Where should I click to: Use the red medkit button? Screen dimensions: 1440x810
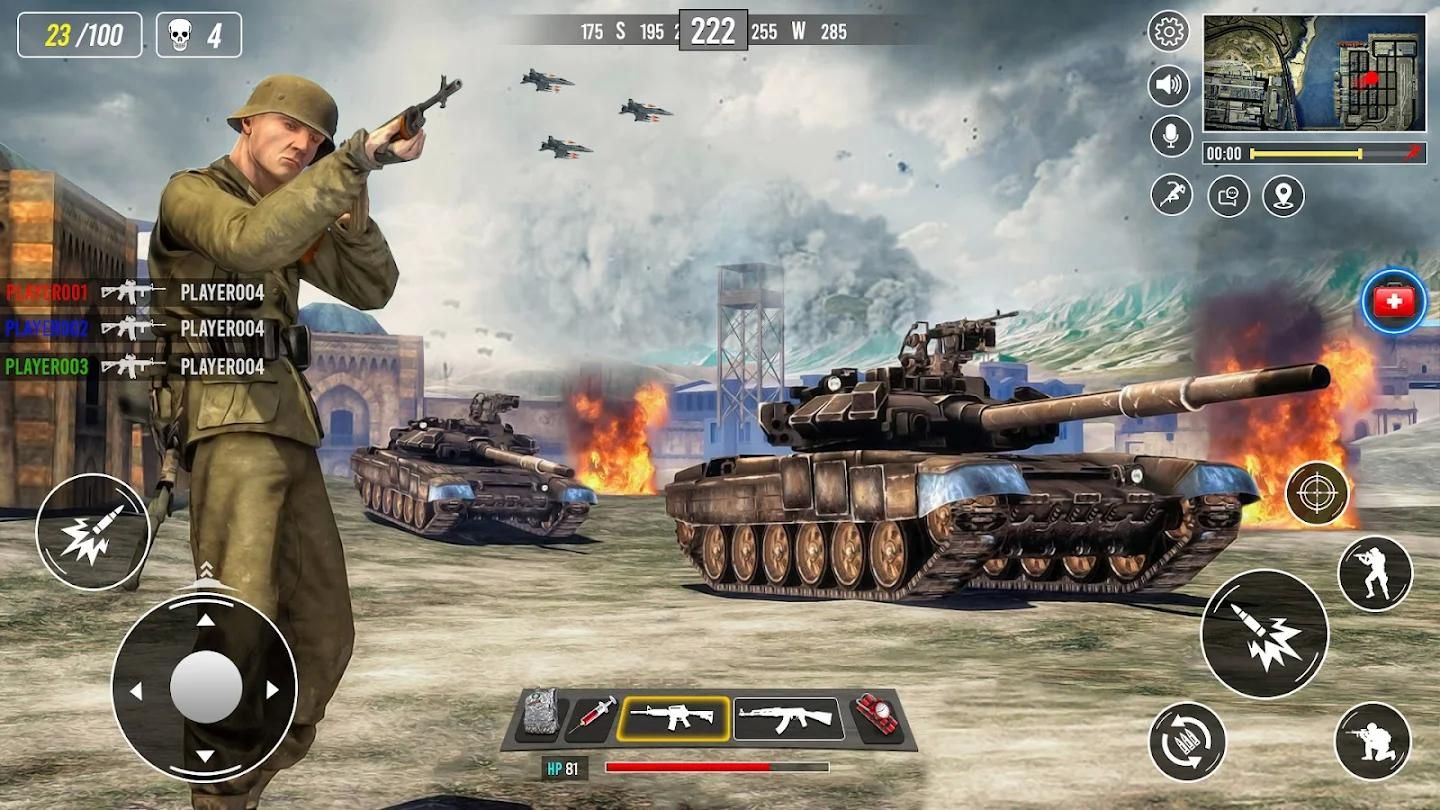(x=1394, y=302)
